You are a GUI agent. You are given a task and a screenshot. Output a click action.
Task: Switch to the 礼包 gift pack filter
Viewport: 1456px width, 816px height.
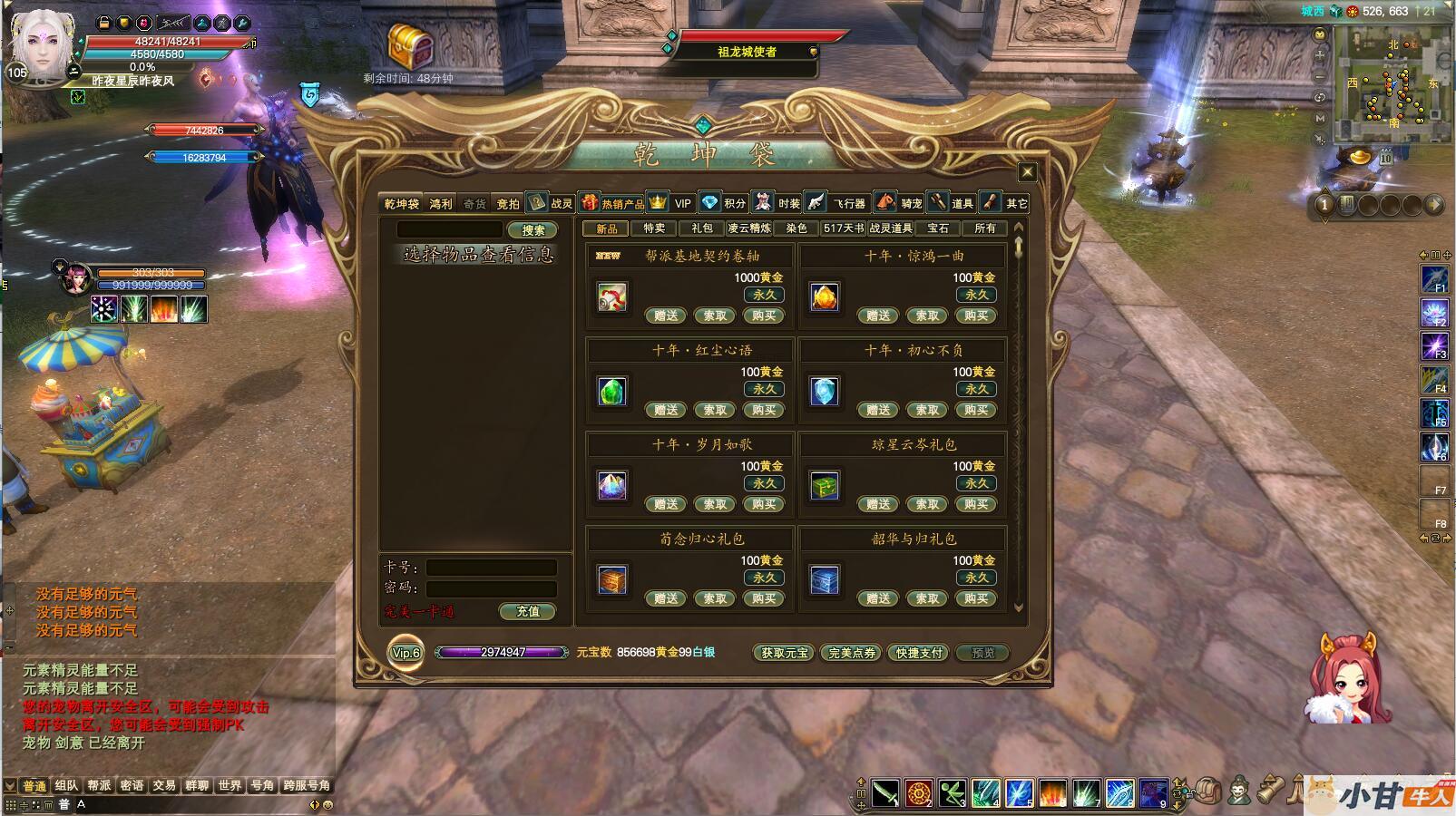coord(702,228)
